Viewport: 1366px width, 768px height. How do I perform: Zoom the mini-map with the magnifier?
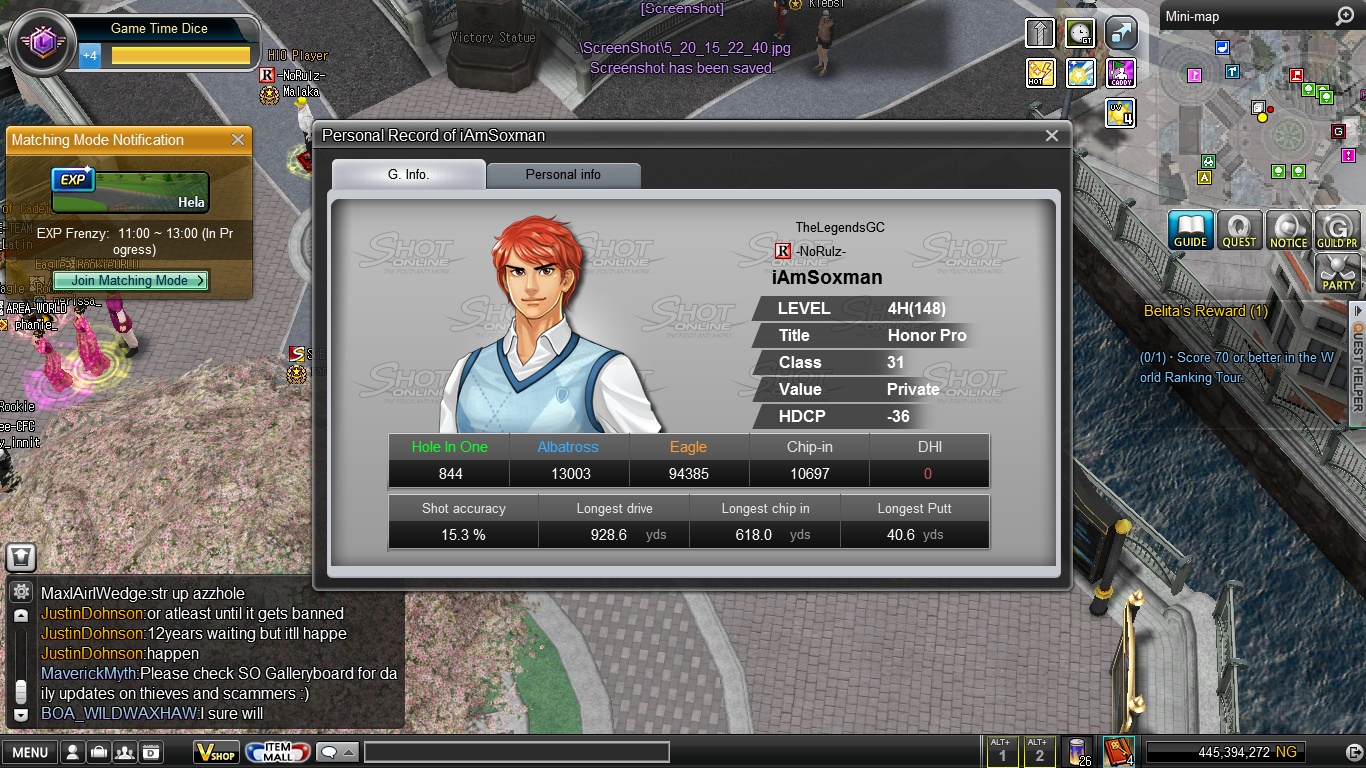(1344, 17)
